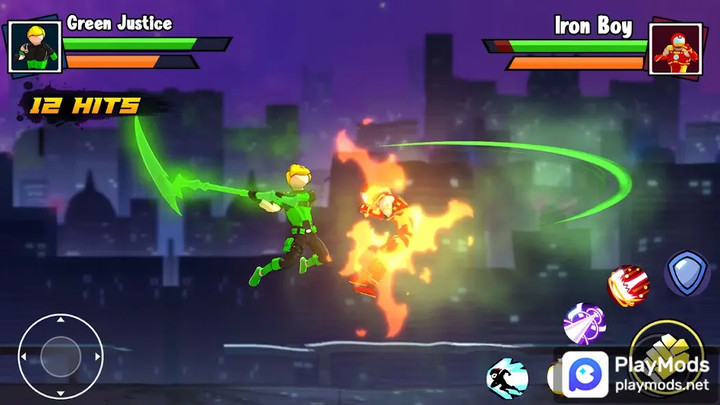This screenshot has height=405, width=720.
Task: Click Green Justice's player portrait
Action: pos(35,46)
